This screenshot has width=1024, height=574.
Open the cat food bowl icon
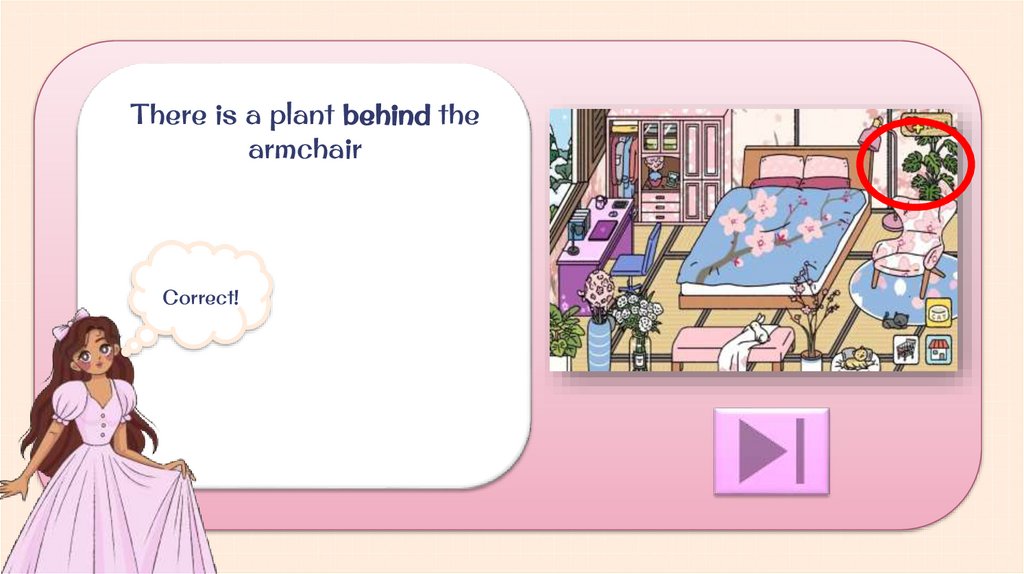(938, 314)
